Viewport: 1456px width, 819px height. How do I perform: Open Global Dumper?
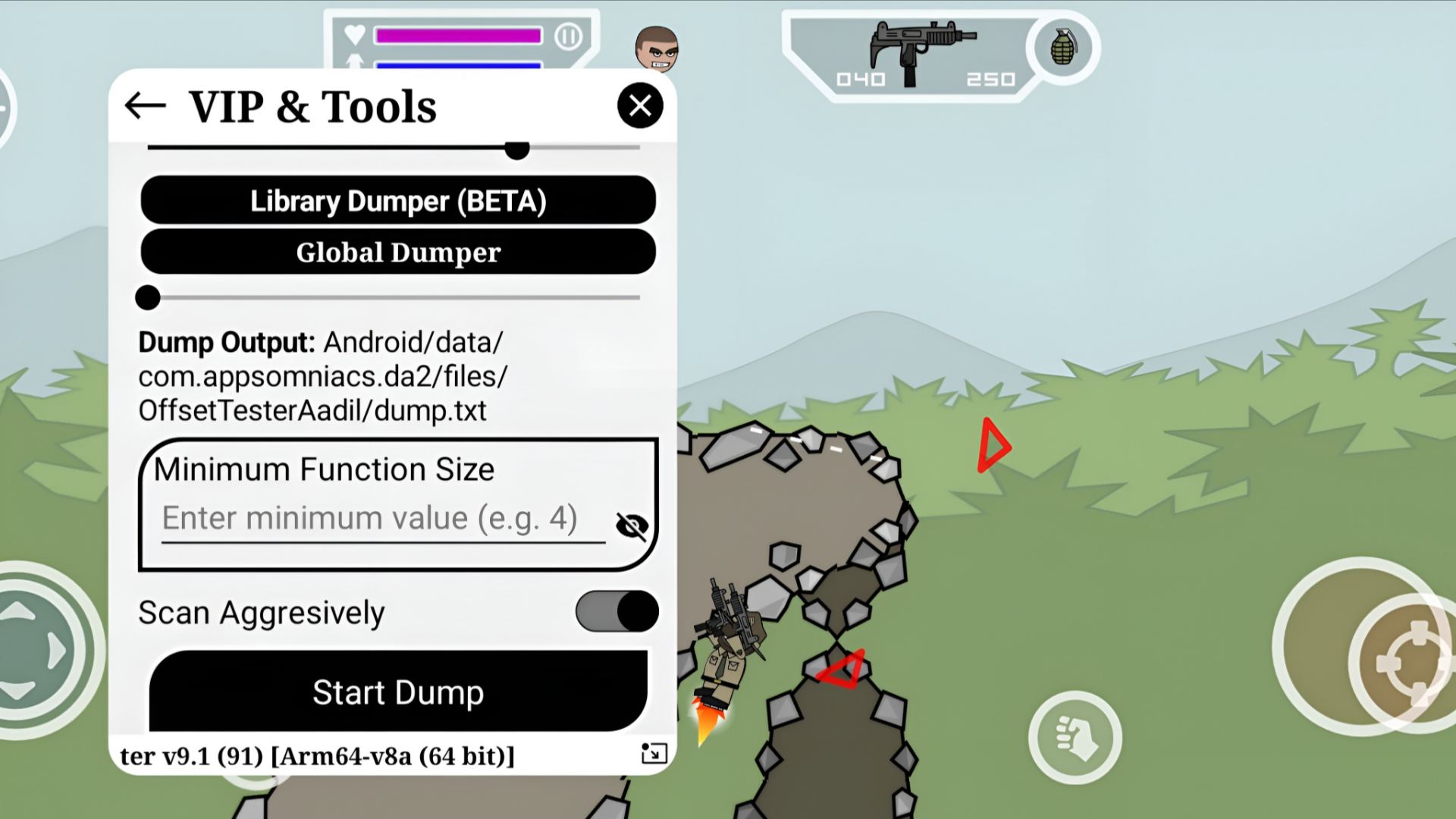[x=397, y=252]
